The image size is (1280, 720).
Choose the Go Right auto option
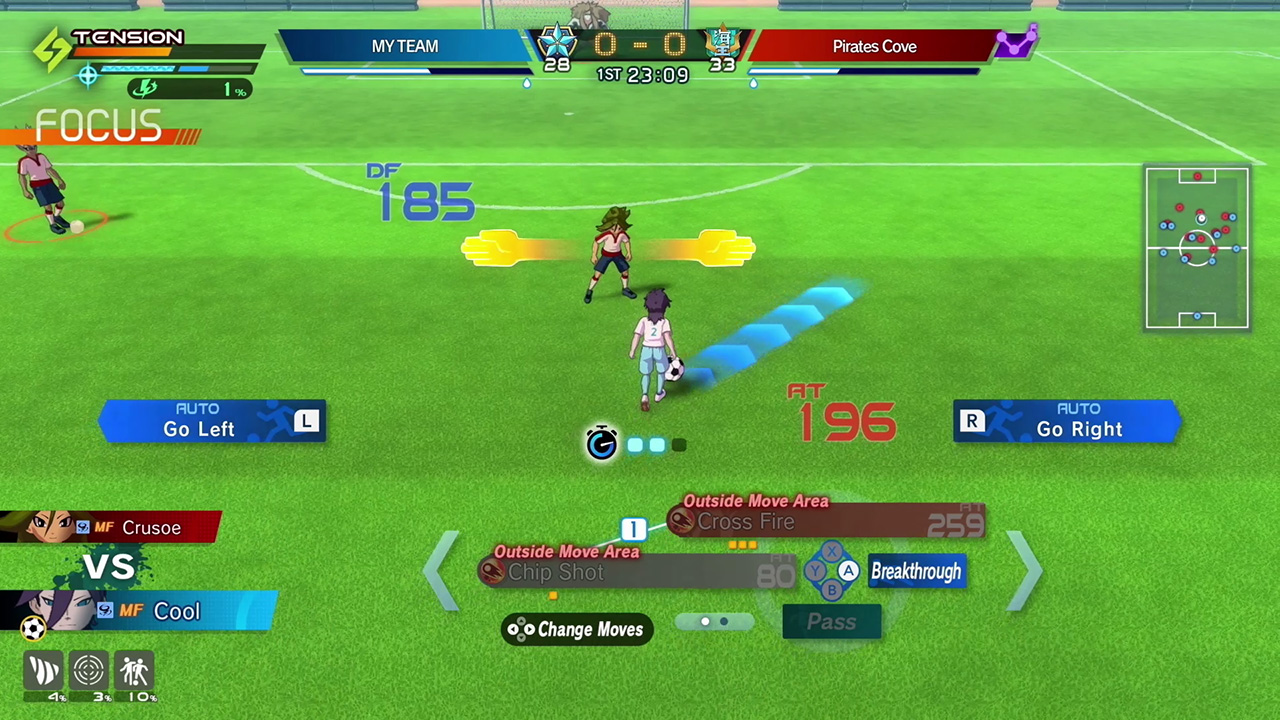(x=1067, y=421)
